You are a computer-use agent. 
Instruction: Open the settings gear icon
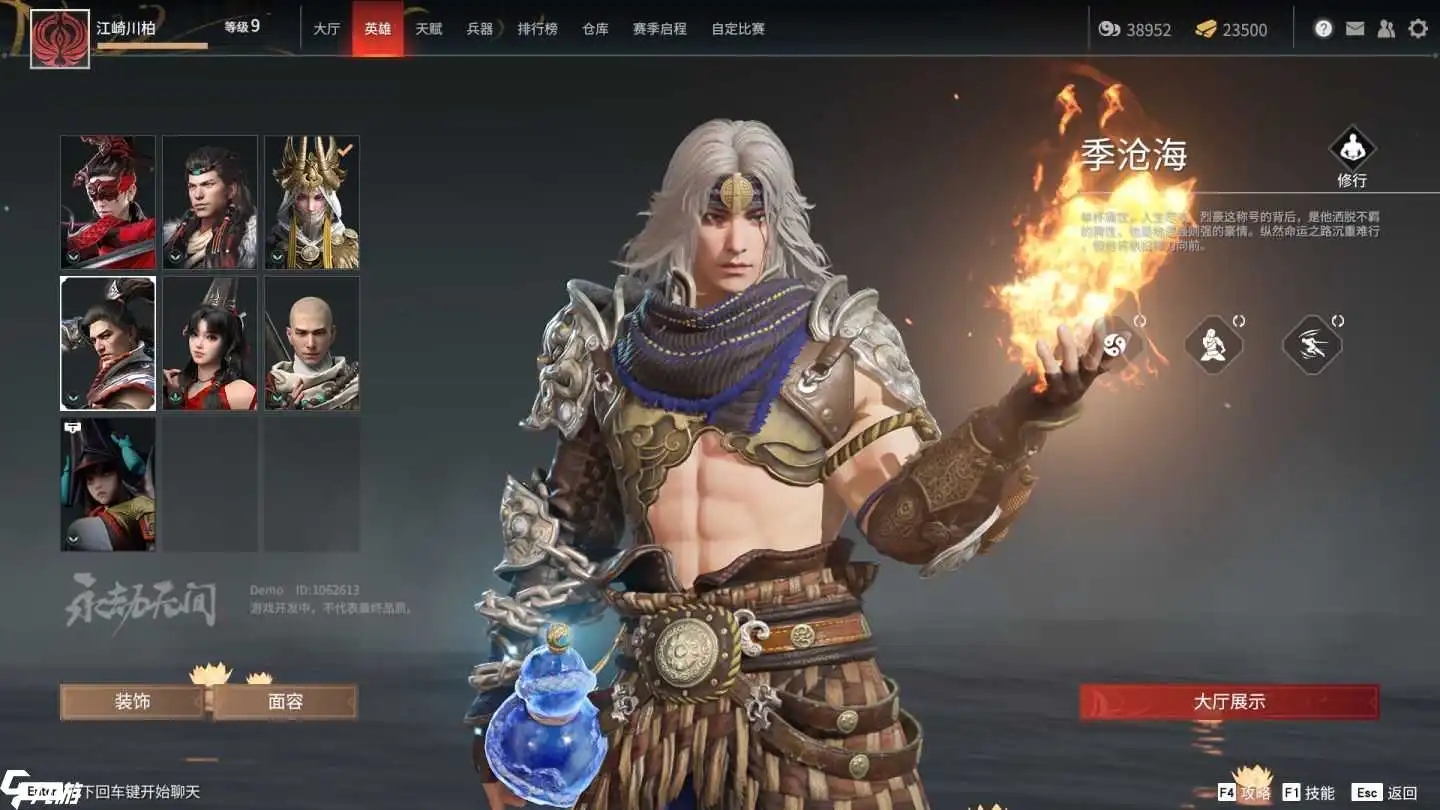(x=1419, y=28)
